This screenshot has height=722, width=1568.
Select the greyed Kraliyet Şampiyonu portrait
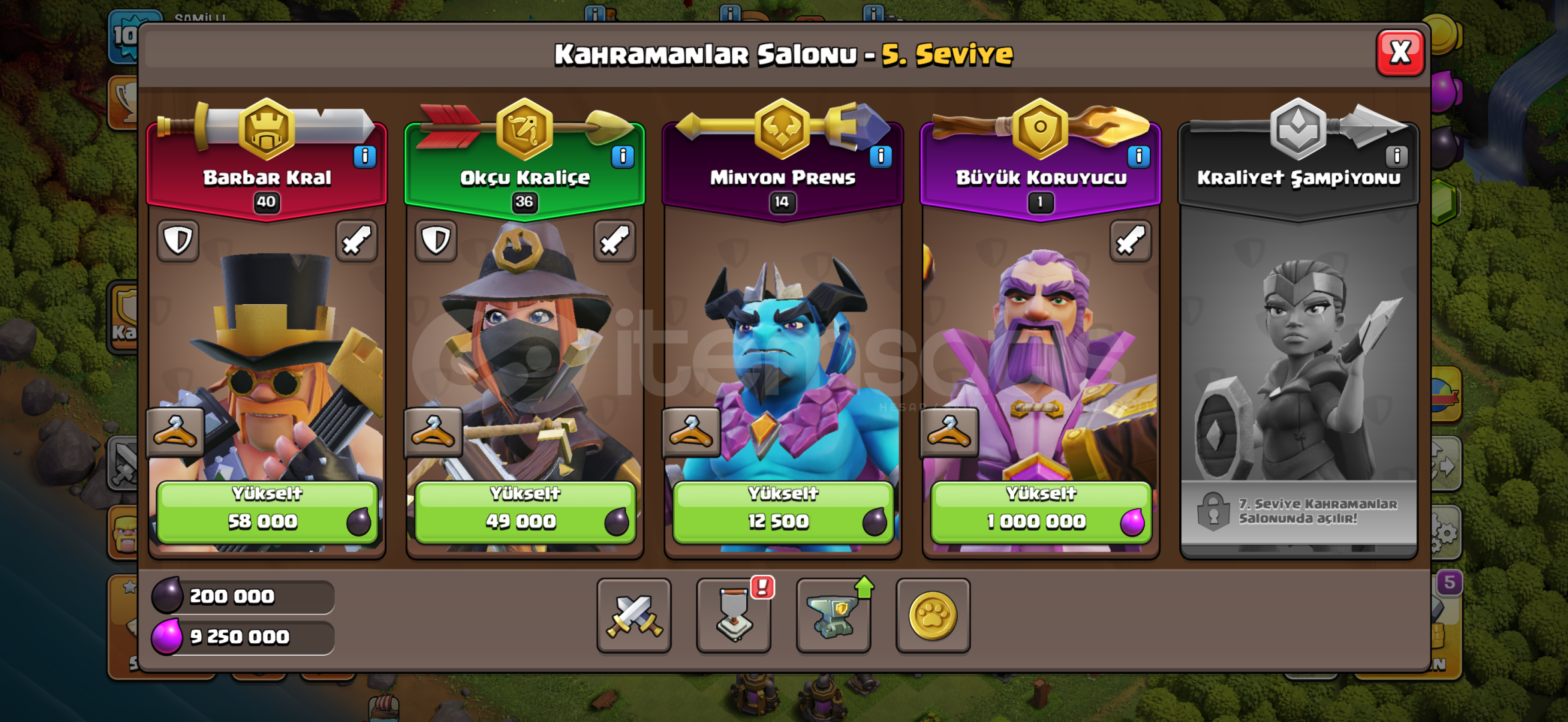tap(1299, 361)
